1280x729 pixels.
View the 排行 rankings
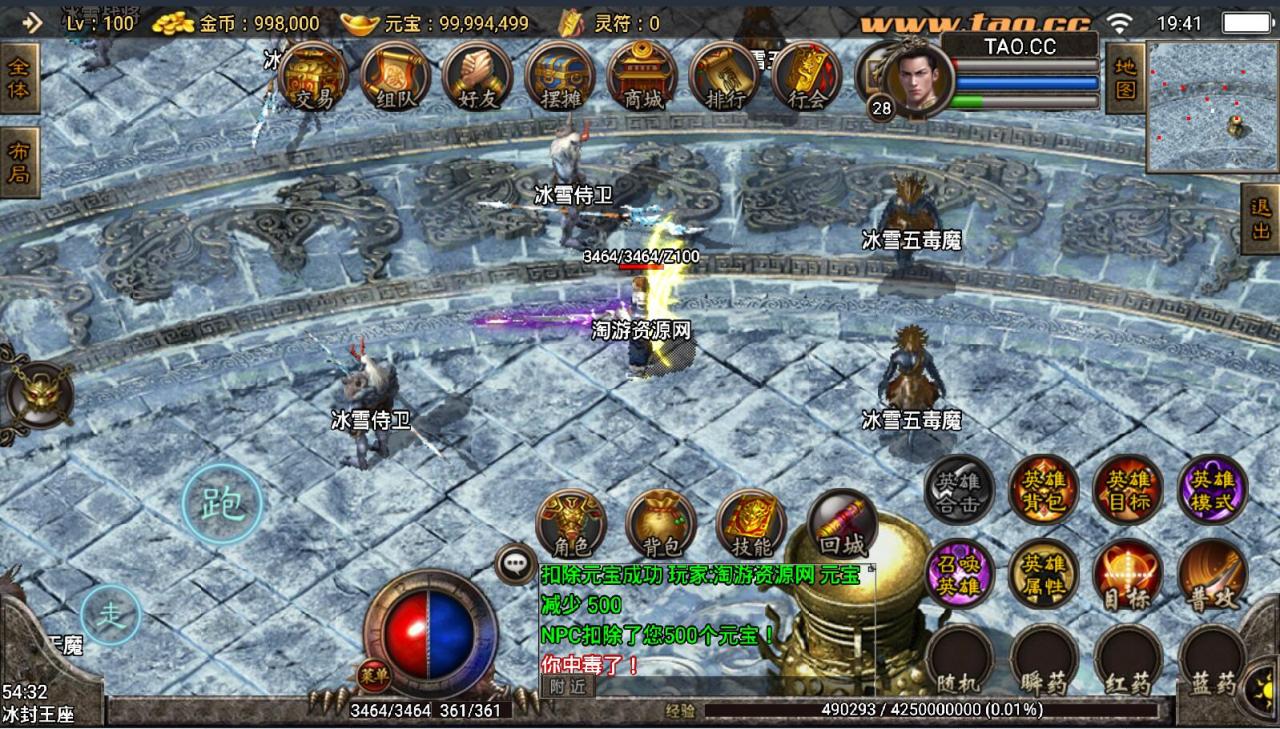coord(724,77)
